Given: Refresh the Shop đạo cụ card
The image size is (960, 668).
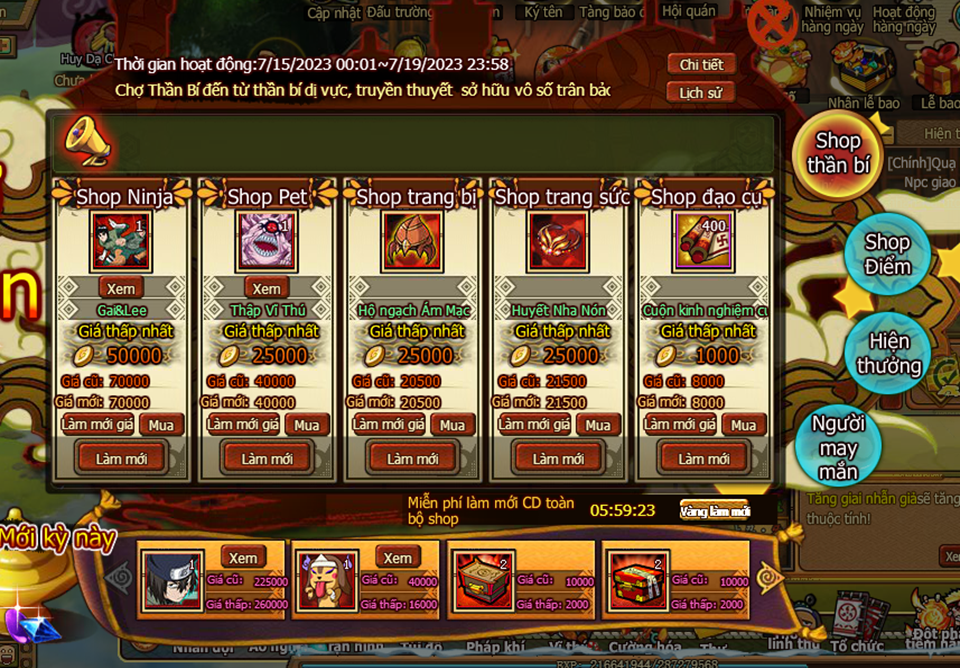Looking at the screenshot, I should pos(704,459).
